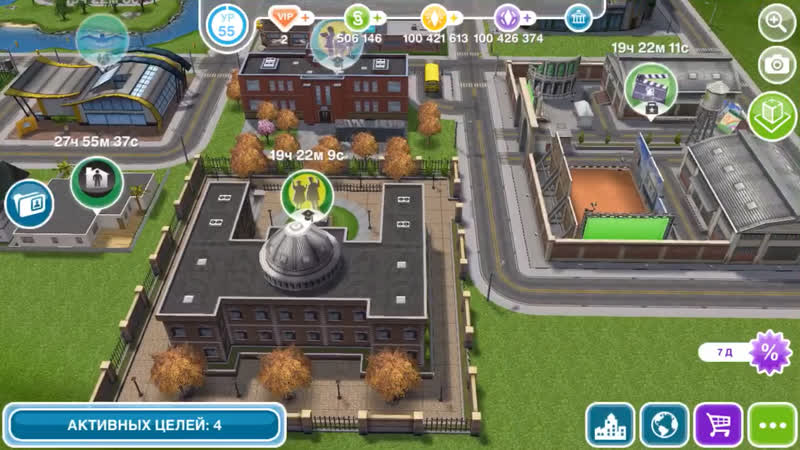Buy more Simoleons with the green plus
Image resolution: width=800 pixels, height=450 pixels.
click(x=379, y=17)
